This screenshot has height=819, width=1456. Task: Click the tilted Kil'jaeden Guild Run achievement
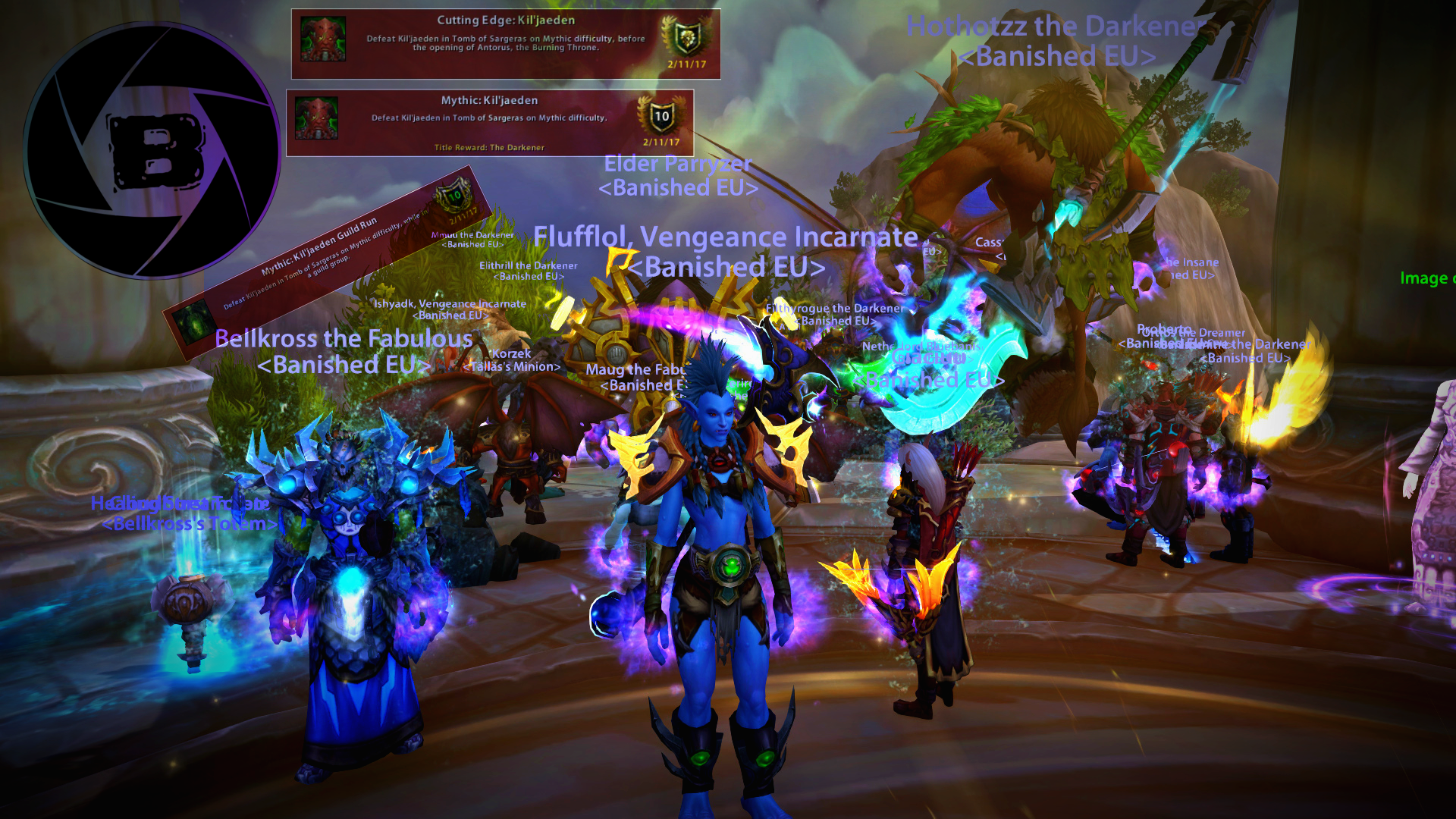(326, 262)
